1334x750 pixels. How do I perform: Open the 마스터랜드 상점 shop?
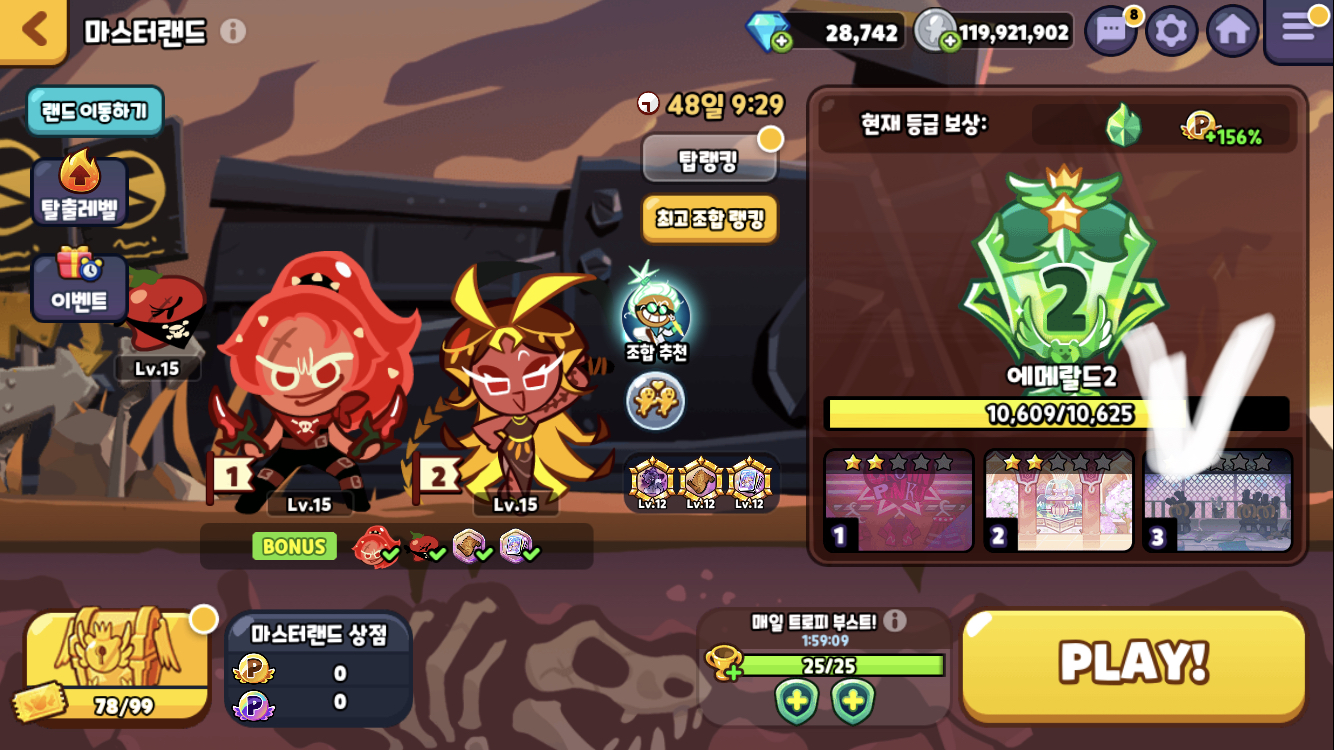(x=319, y=667)
